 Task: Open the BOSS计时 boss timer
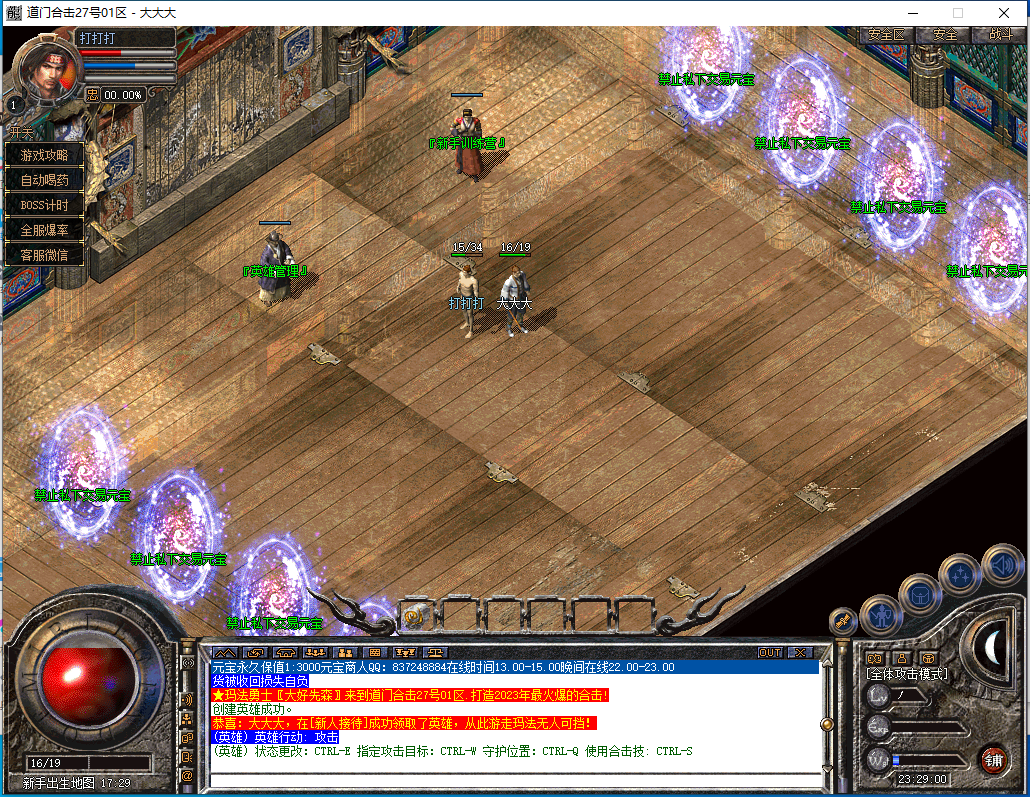click(45, 205)
